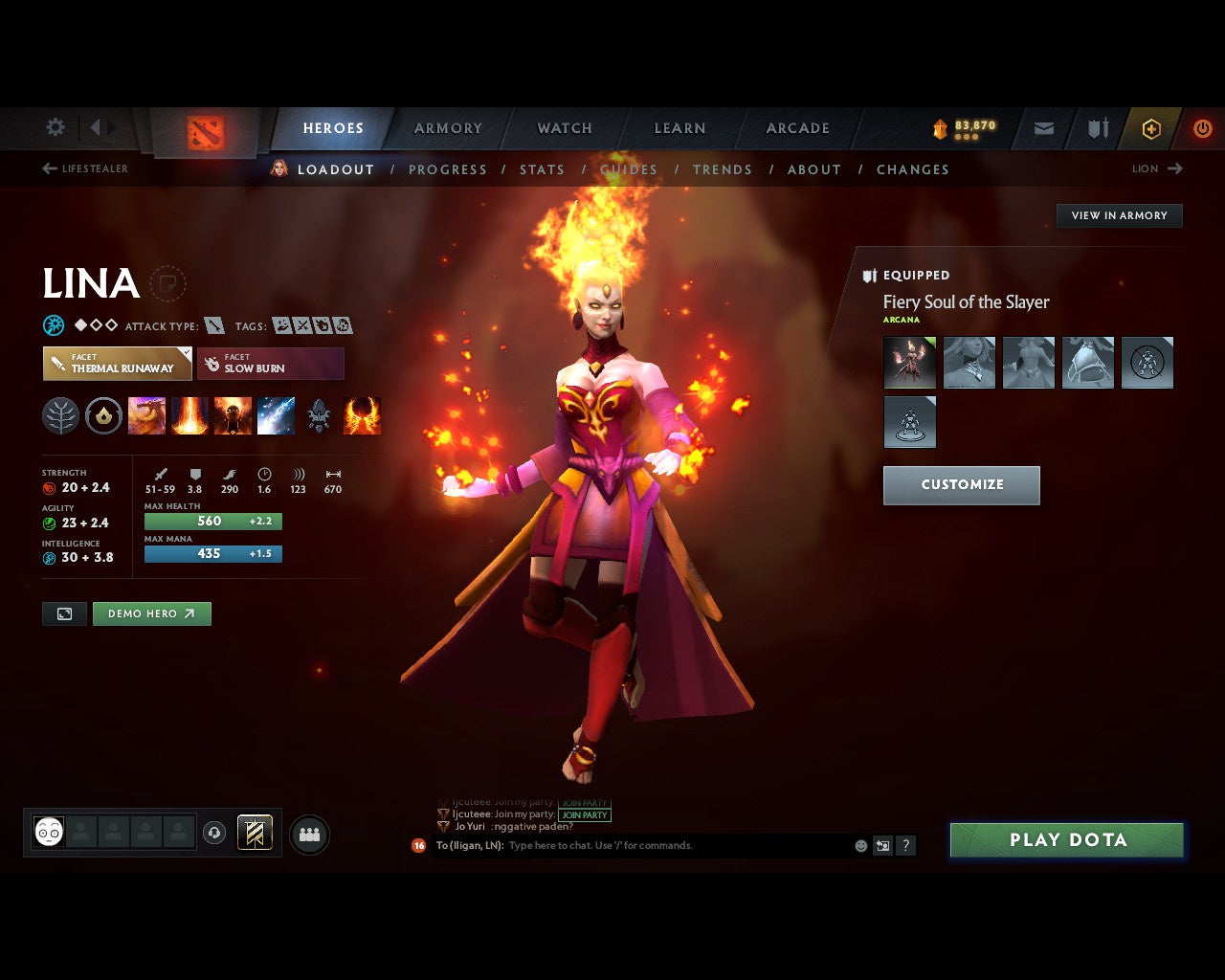
Task: Open the Arcade tab
Action: point(798,128)
